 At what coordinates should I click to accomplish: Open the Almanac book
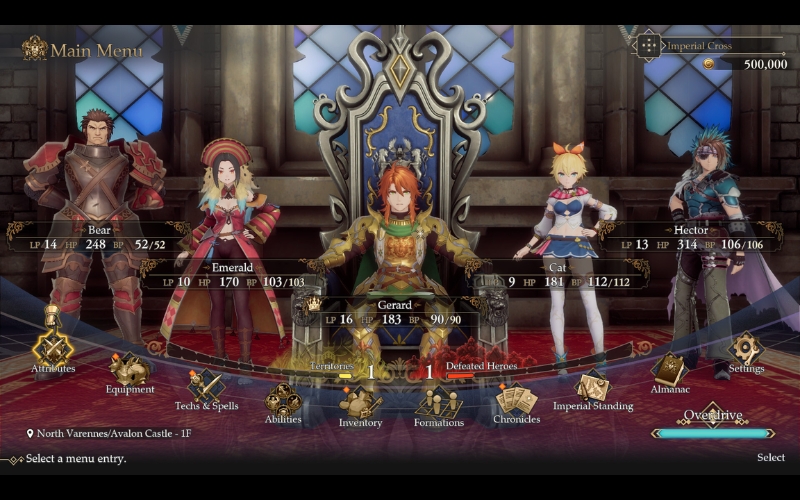coord(669,369)
